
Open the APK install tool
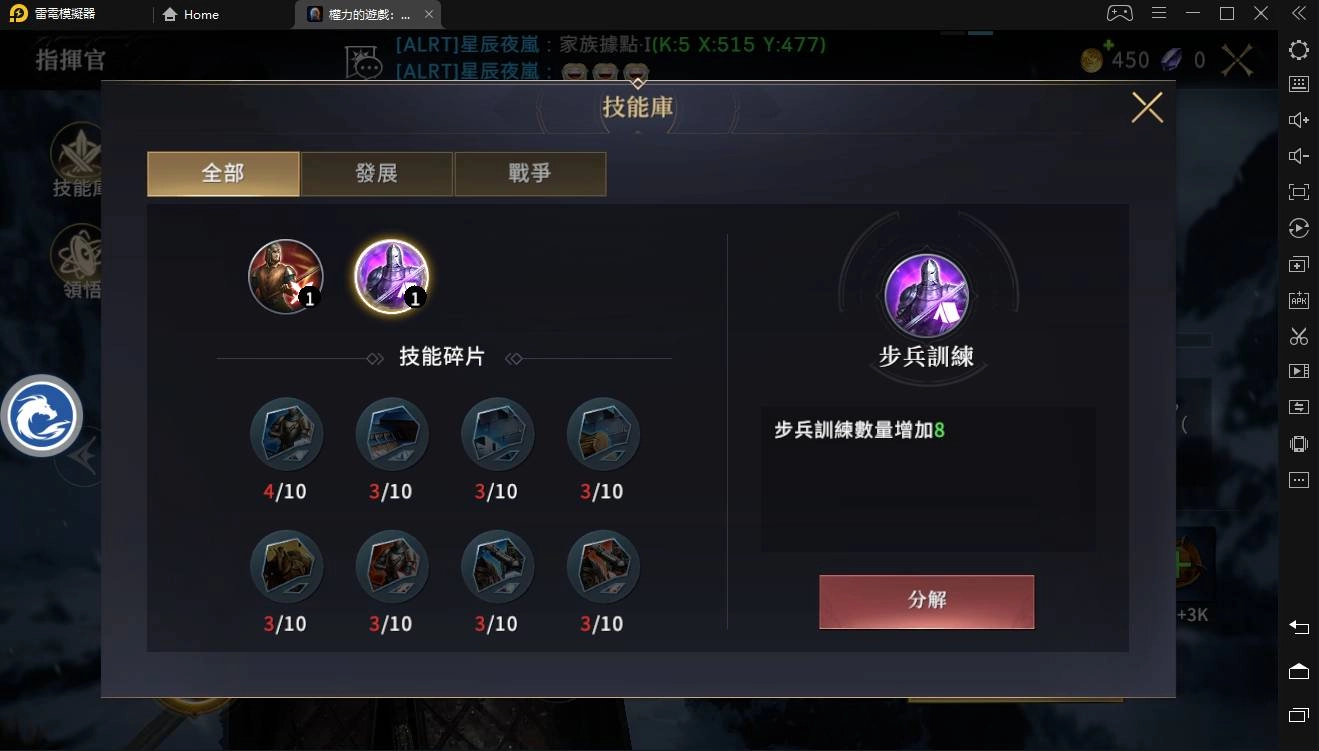[x=1298, y=300]
